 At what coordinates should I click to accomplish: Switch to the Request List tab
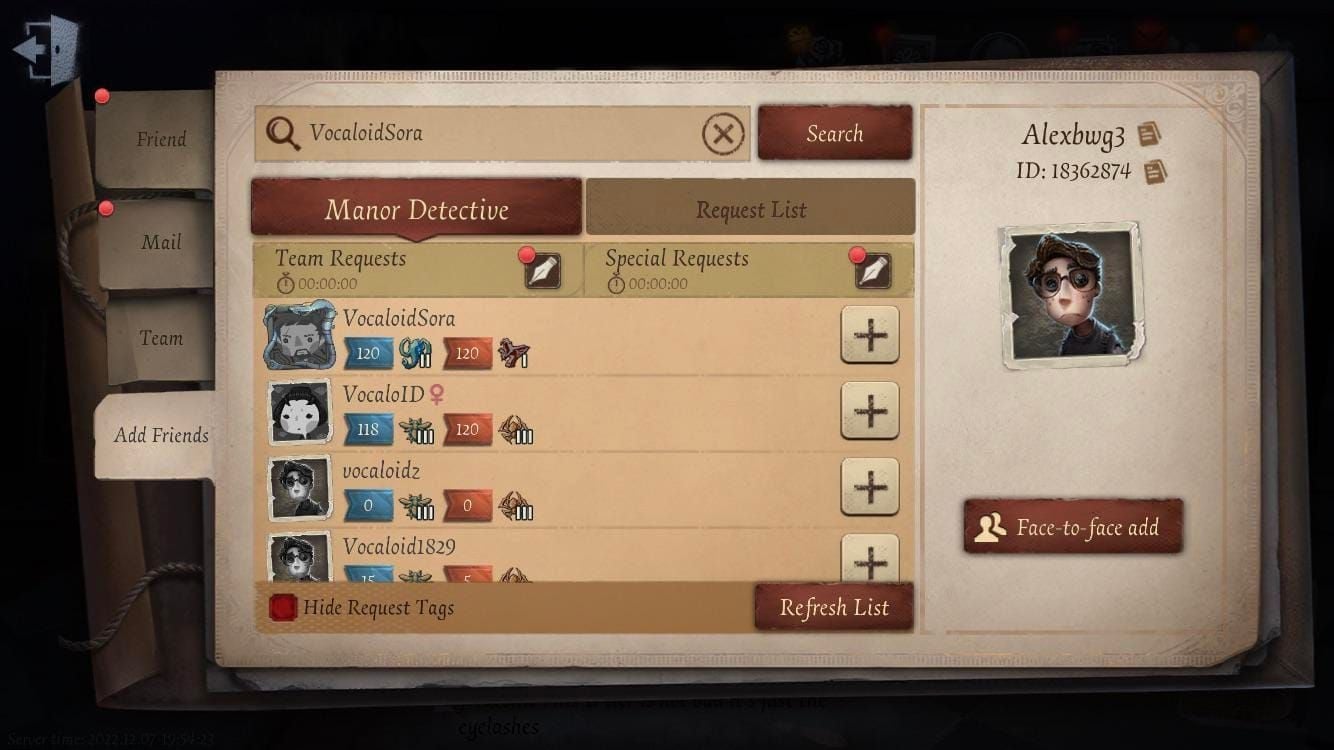tap(751, 209)
